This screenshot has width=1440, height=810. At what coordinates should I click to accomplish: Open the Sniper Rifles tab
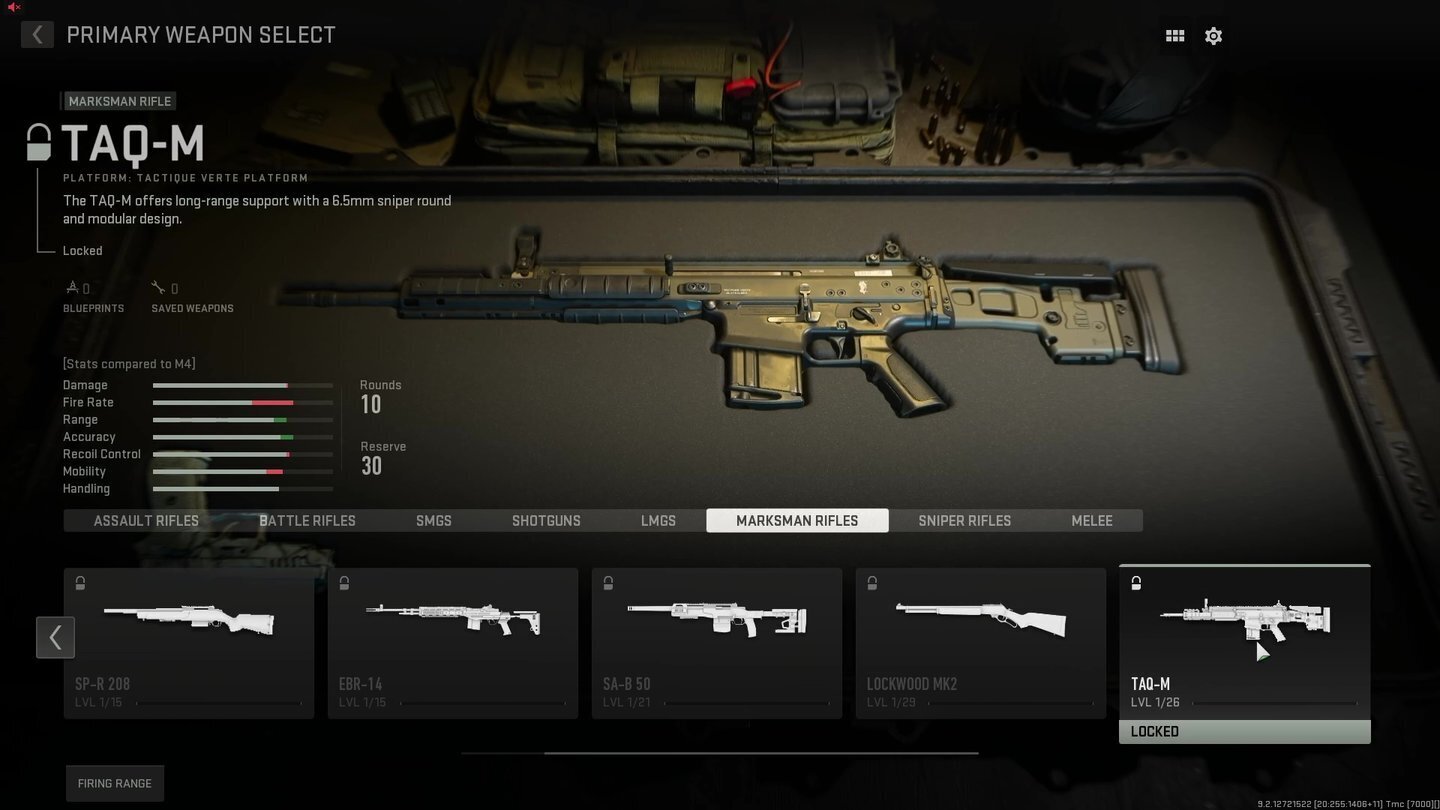964,520
